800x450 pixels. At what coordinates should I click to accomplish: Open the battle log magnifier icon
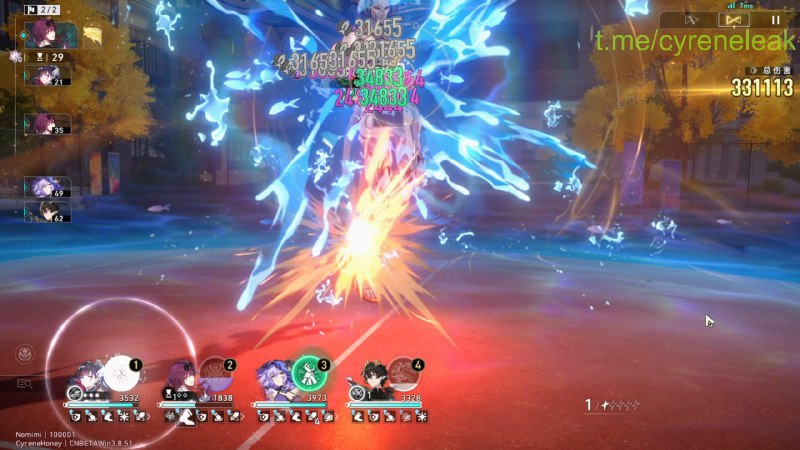[x=22, y=383]
